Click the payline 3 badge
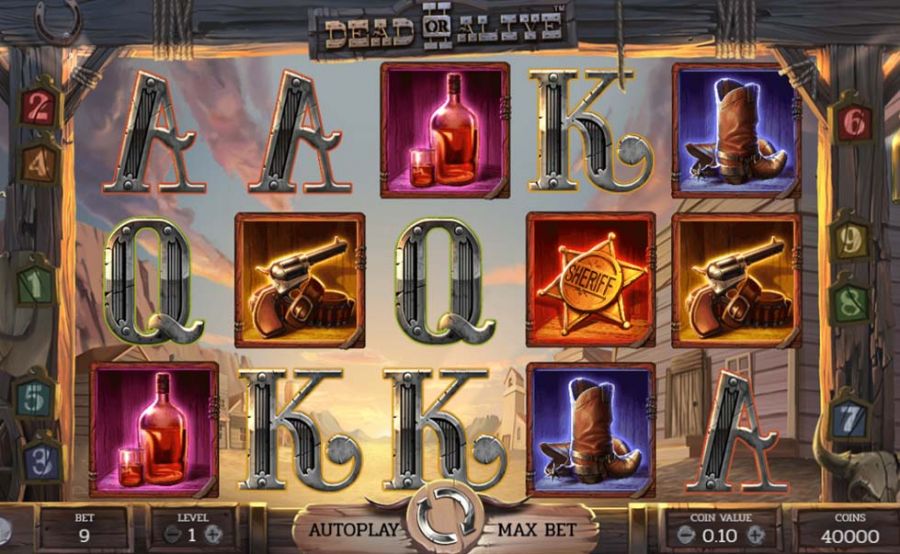This screenshot has width=900, height=554. click(40, 459)
